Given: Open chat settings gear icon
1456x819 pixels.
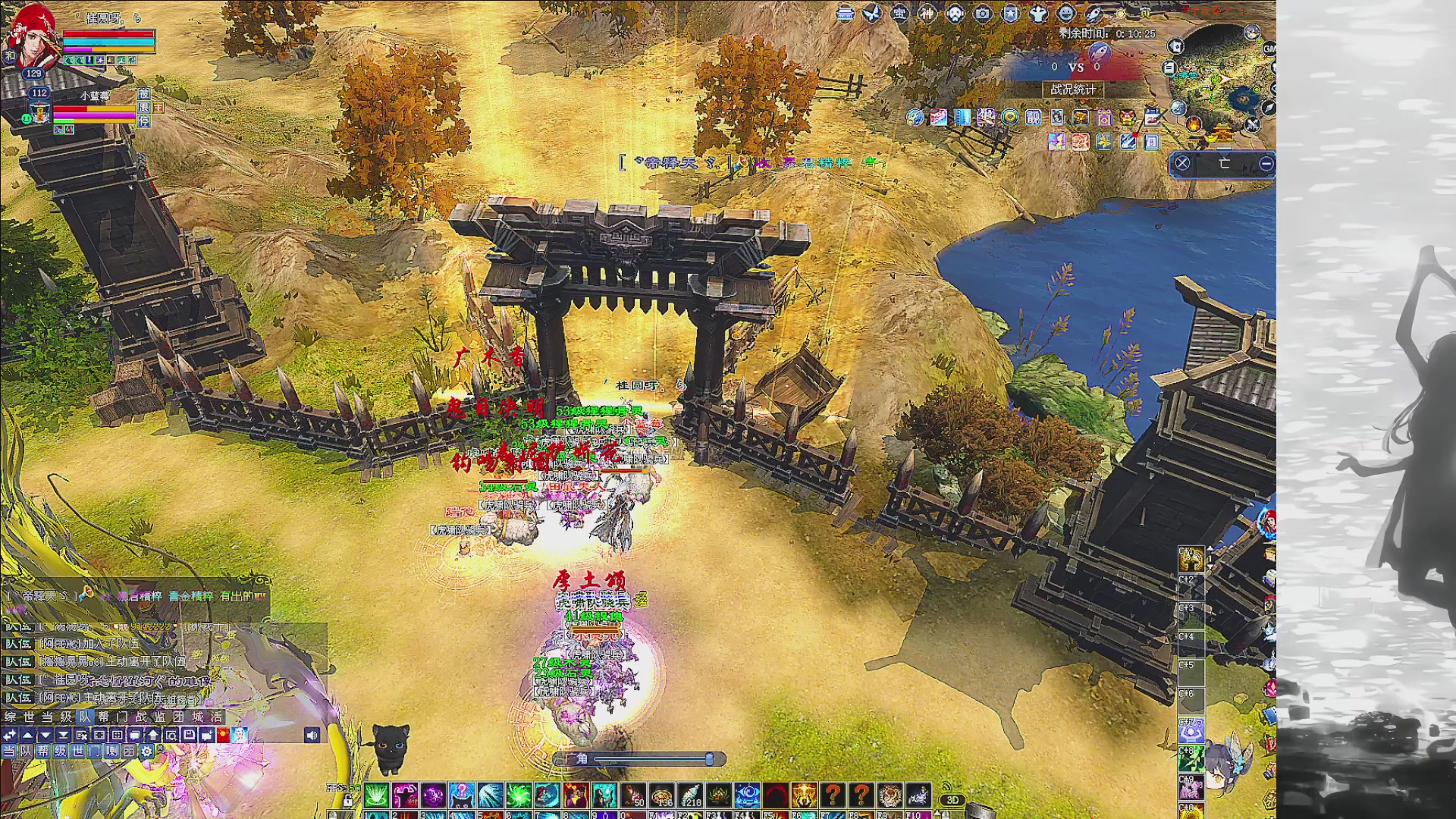Looking at the screenshot, I should point(146,751).
